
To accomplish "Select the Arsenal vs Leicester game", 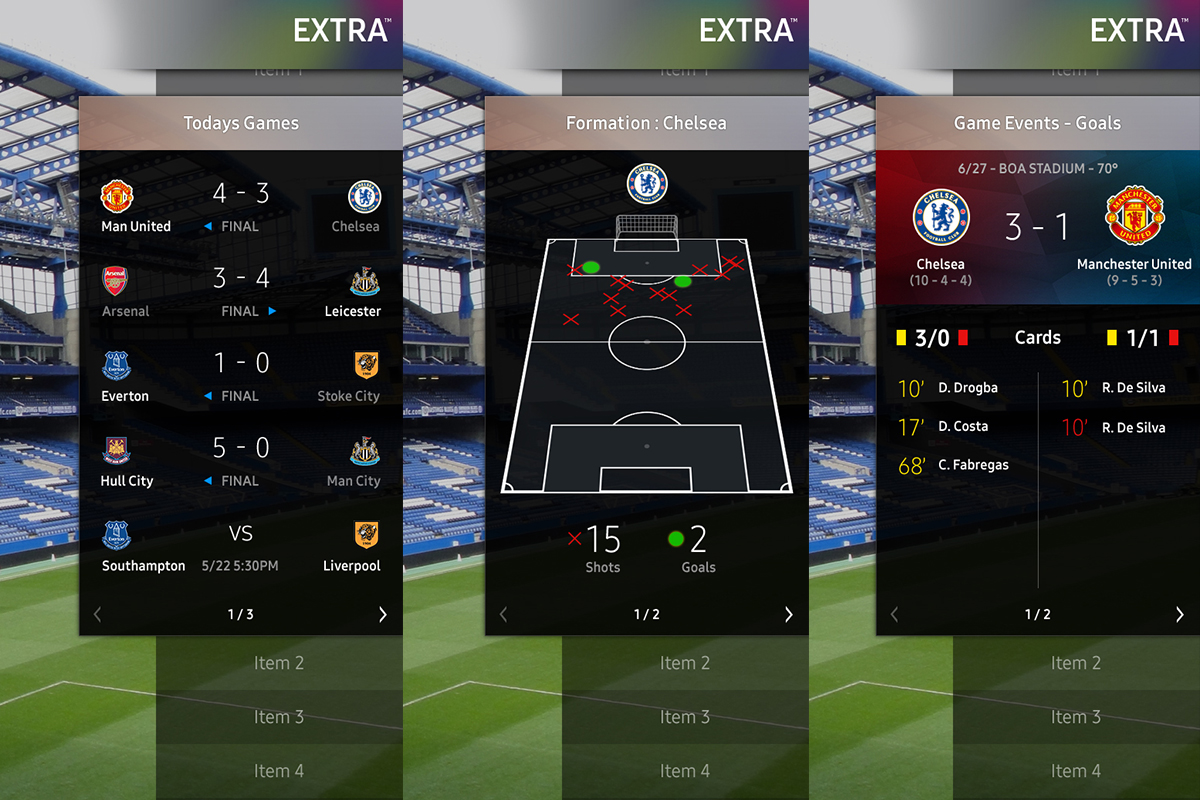I will coord(240,292).
